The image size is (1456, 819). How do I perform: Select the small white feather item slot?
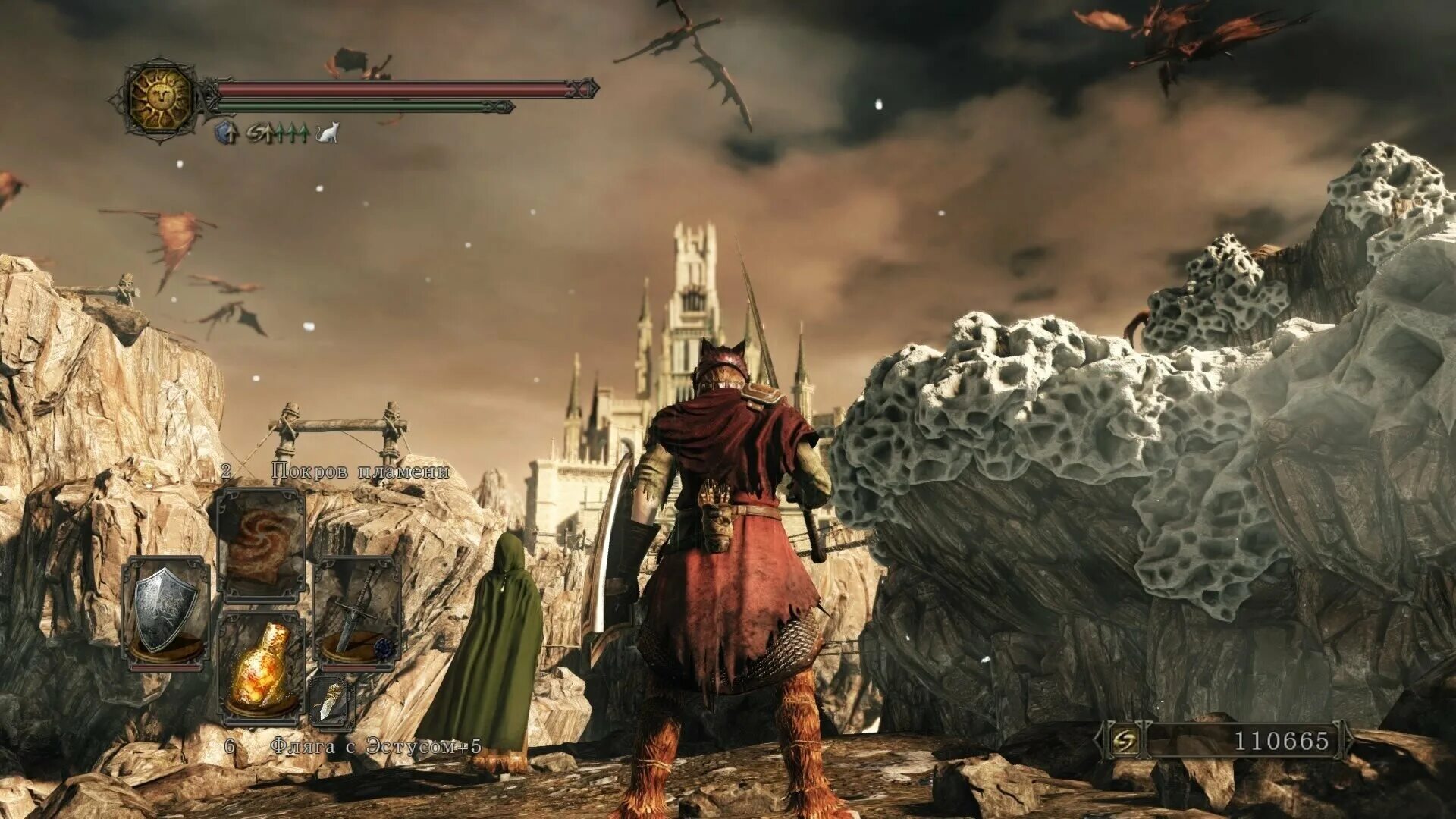point(332,701)
